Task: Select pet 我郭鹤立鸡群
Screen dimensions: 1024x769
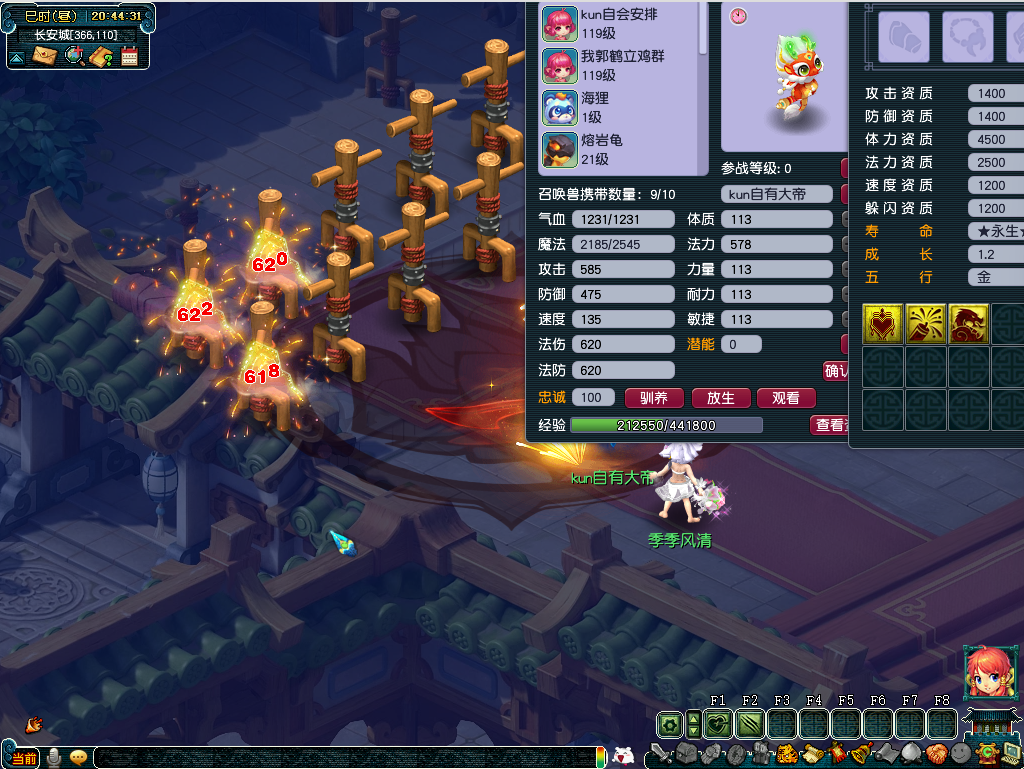Action: pos(620,65)
